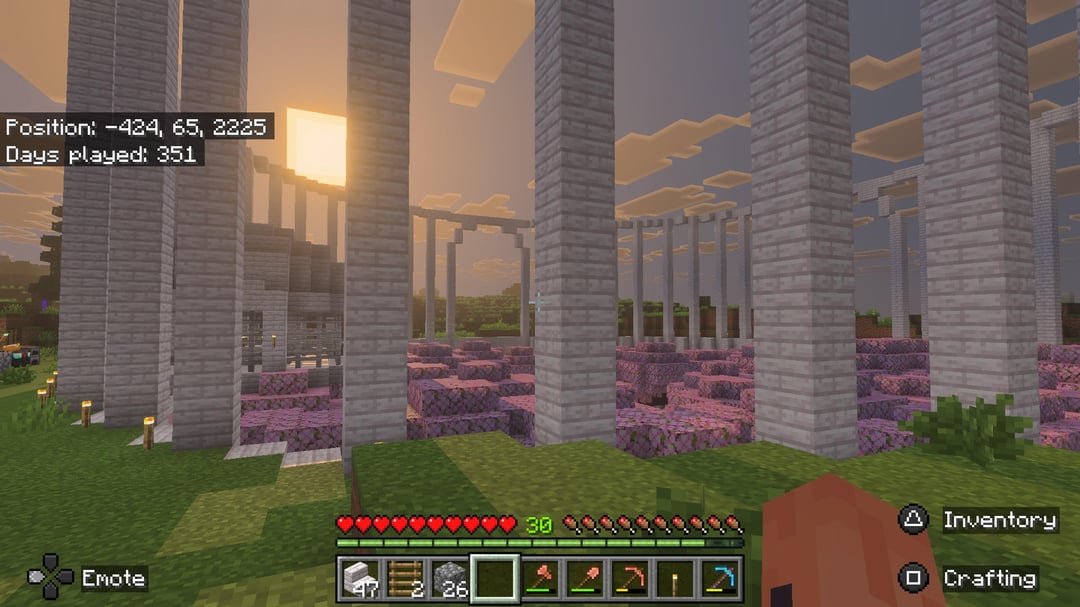
Task: Select the ladder slot in the hotbar
Action: pyautogui.click(x=403, y=578)
